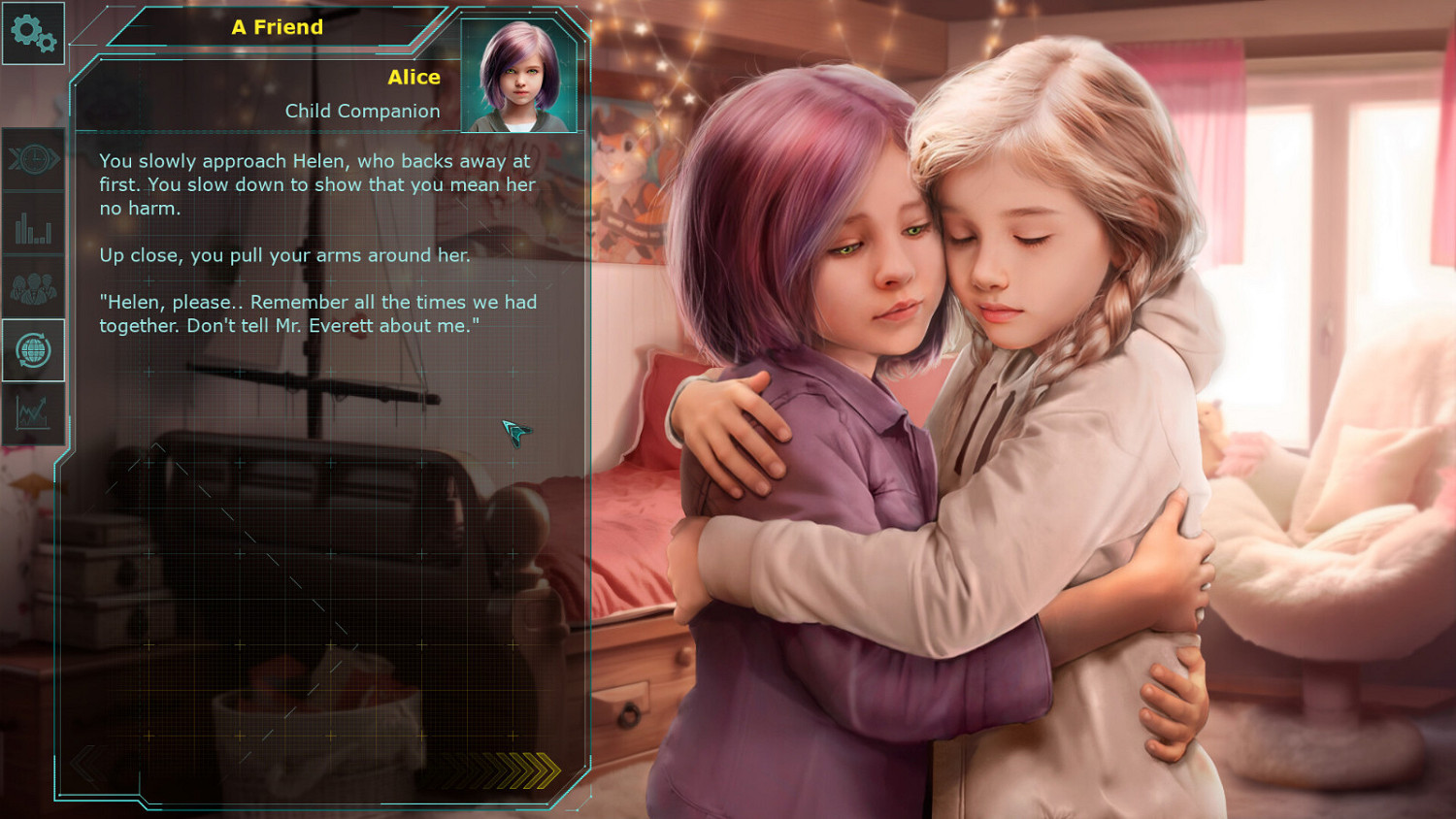
Task: Click the "Child Companion" role label
Action: coord(362,111)
